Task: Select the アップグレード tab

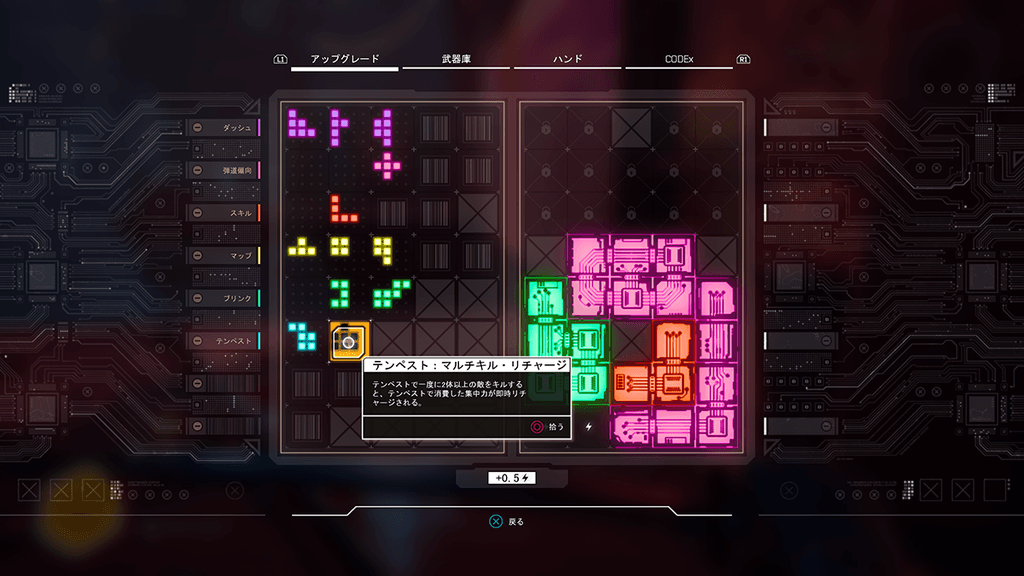Action: click(x=345, y=60)
